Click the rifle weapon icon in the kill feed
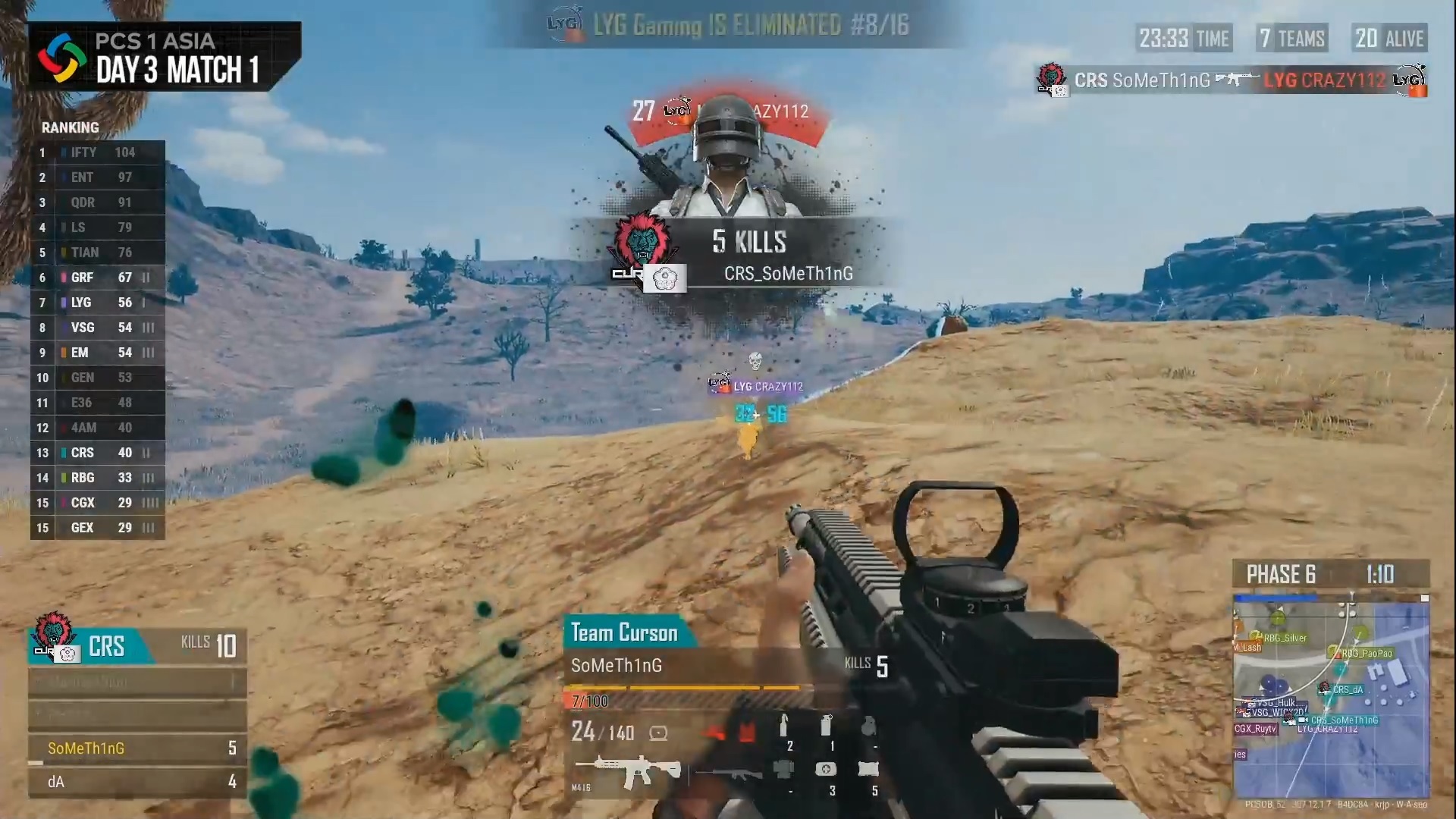 pyautogui.click(x=1234, y=78)
